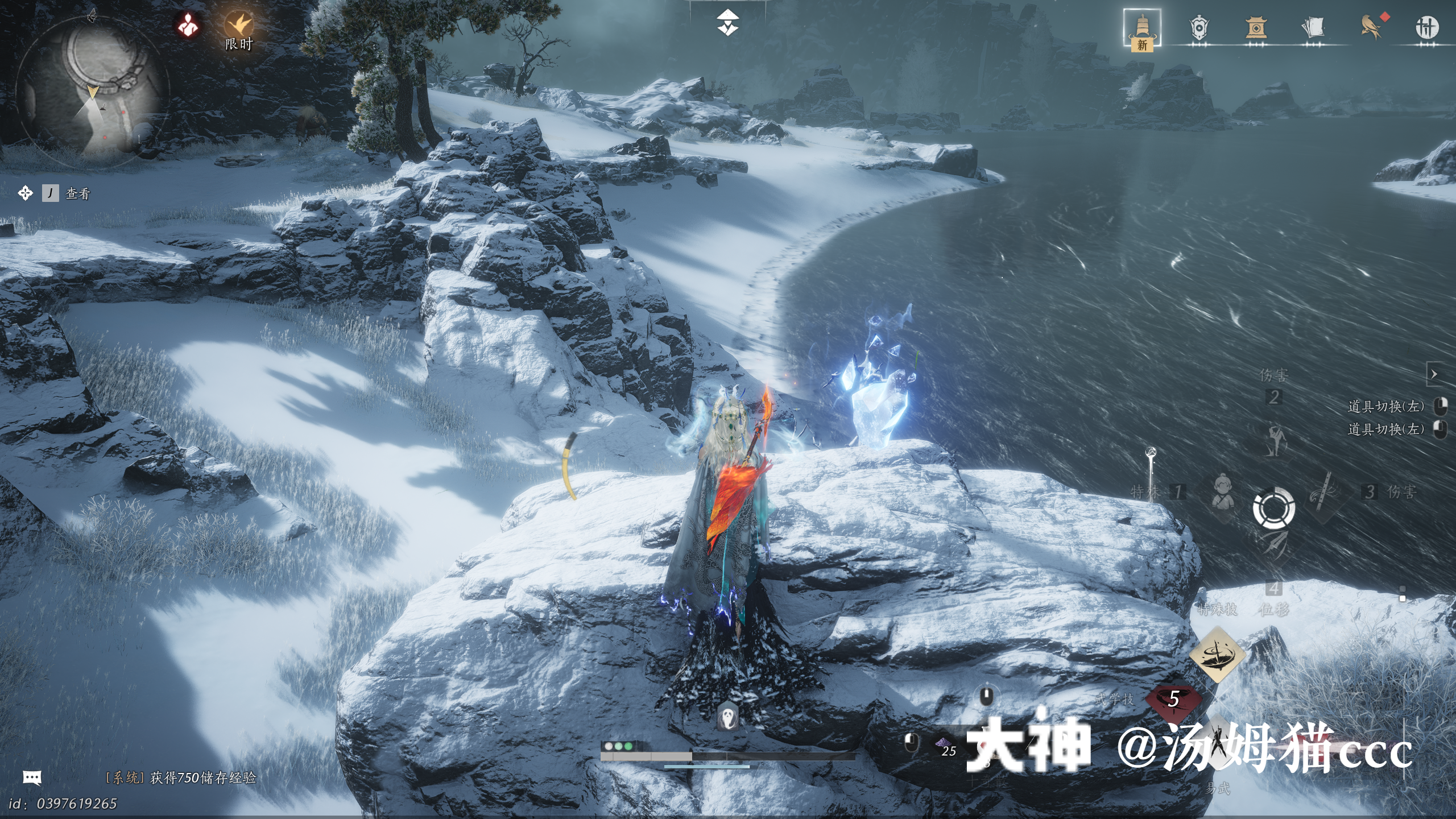Open the circular minimap
Viewport: 1456px width, 819px height.
click(x=93, y=91)
